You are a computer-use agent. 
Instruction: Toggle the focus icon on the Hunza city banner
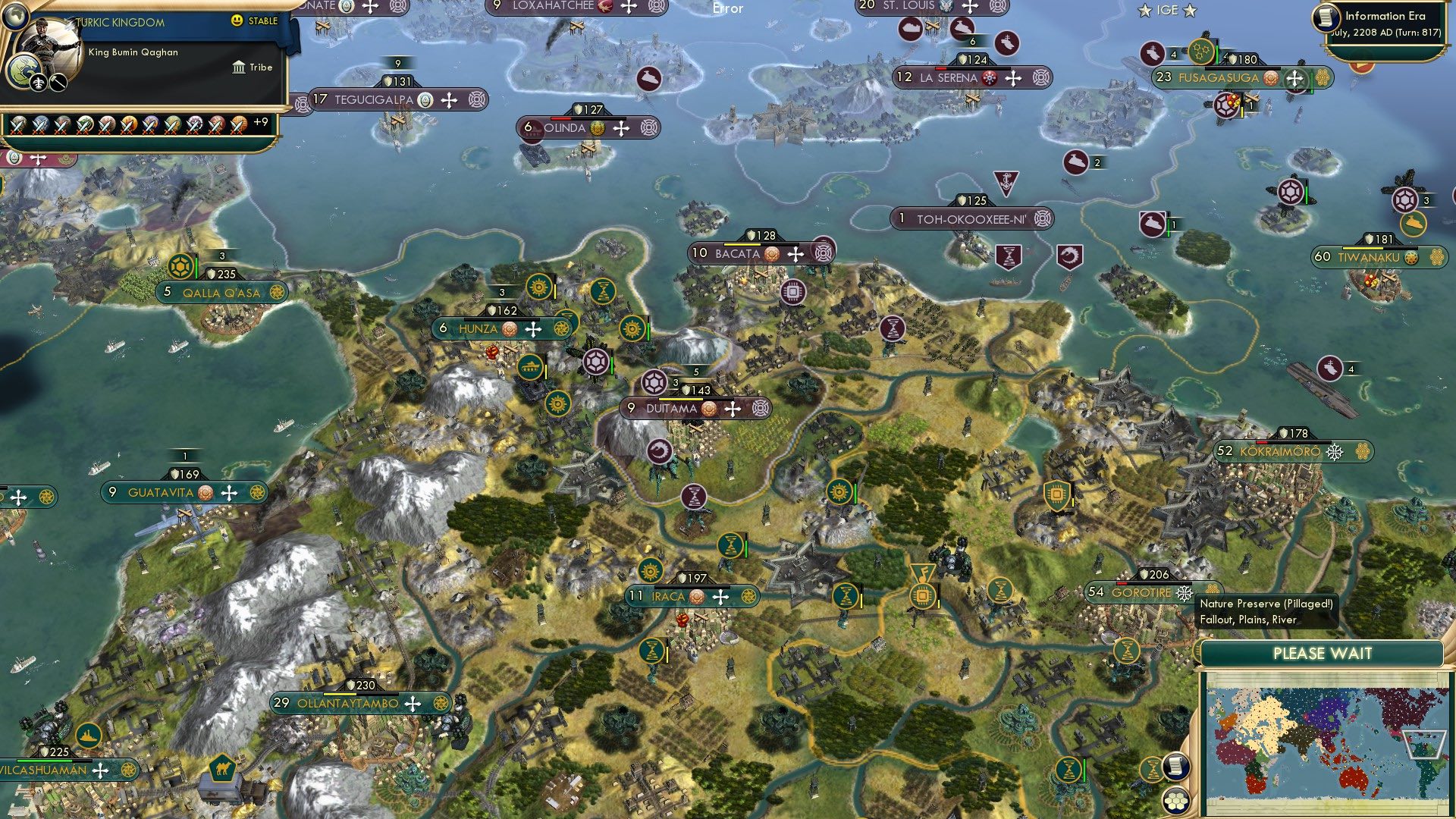pyautogui.click(x=560, y=329)
